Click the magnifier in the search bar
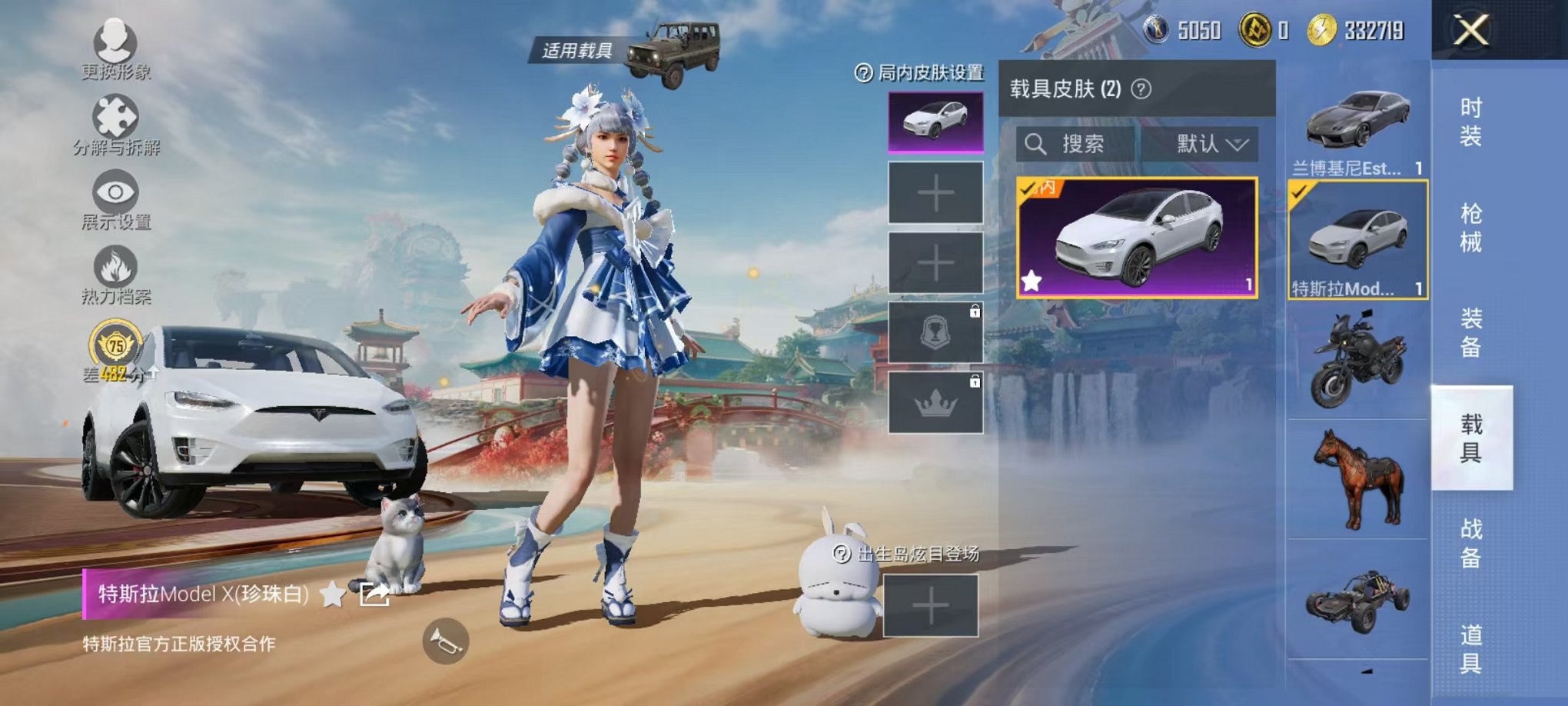Viewport: 1568px width, 706px height. coord(1037,143)
